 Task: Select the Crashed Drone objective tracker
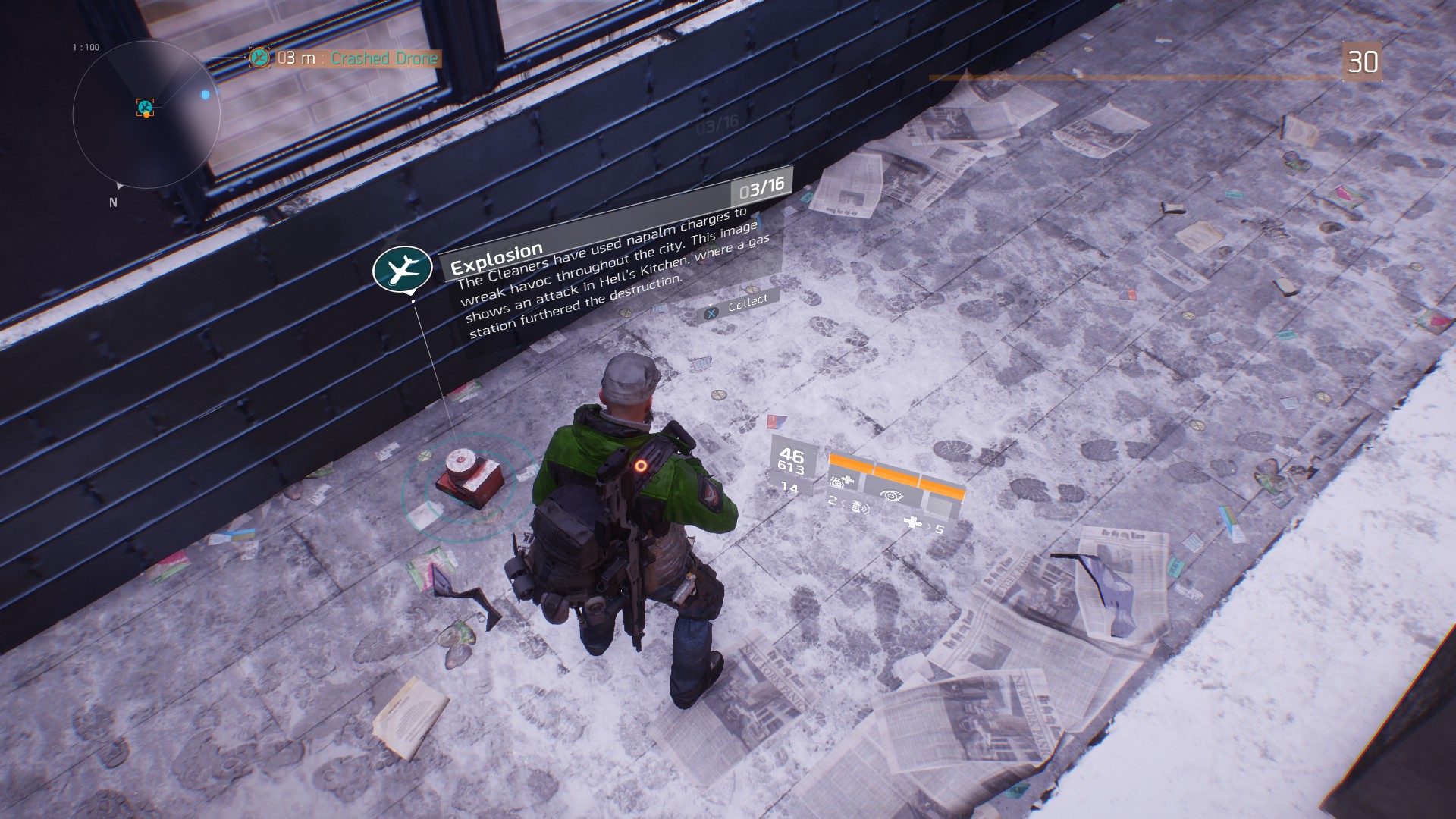click(346, 58)
